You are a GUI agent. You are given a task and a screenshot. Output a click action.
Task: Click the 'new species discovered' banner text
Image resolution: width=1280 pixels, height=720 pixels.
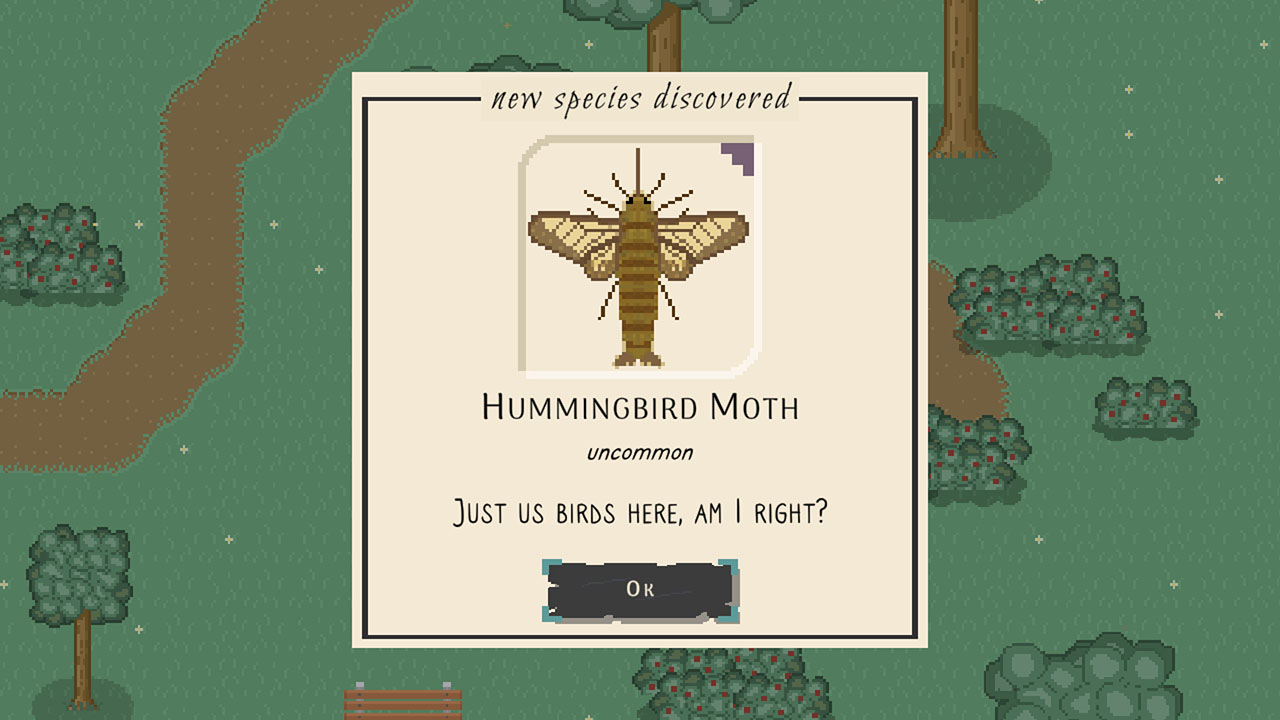click(x=640, y=99)
